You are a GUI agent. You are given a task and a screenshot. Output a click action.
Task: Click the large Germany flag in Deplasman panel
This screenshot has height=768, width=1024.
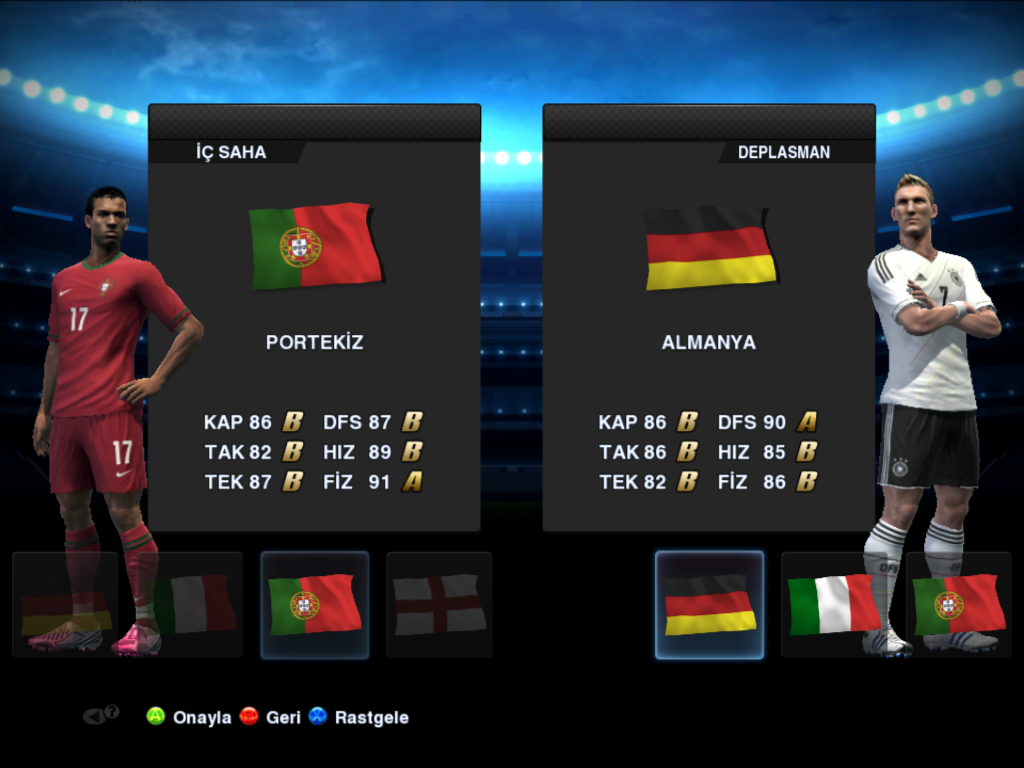tap(710, 248)
